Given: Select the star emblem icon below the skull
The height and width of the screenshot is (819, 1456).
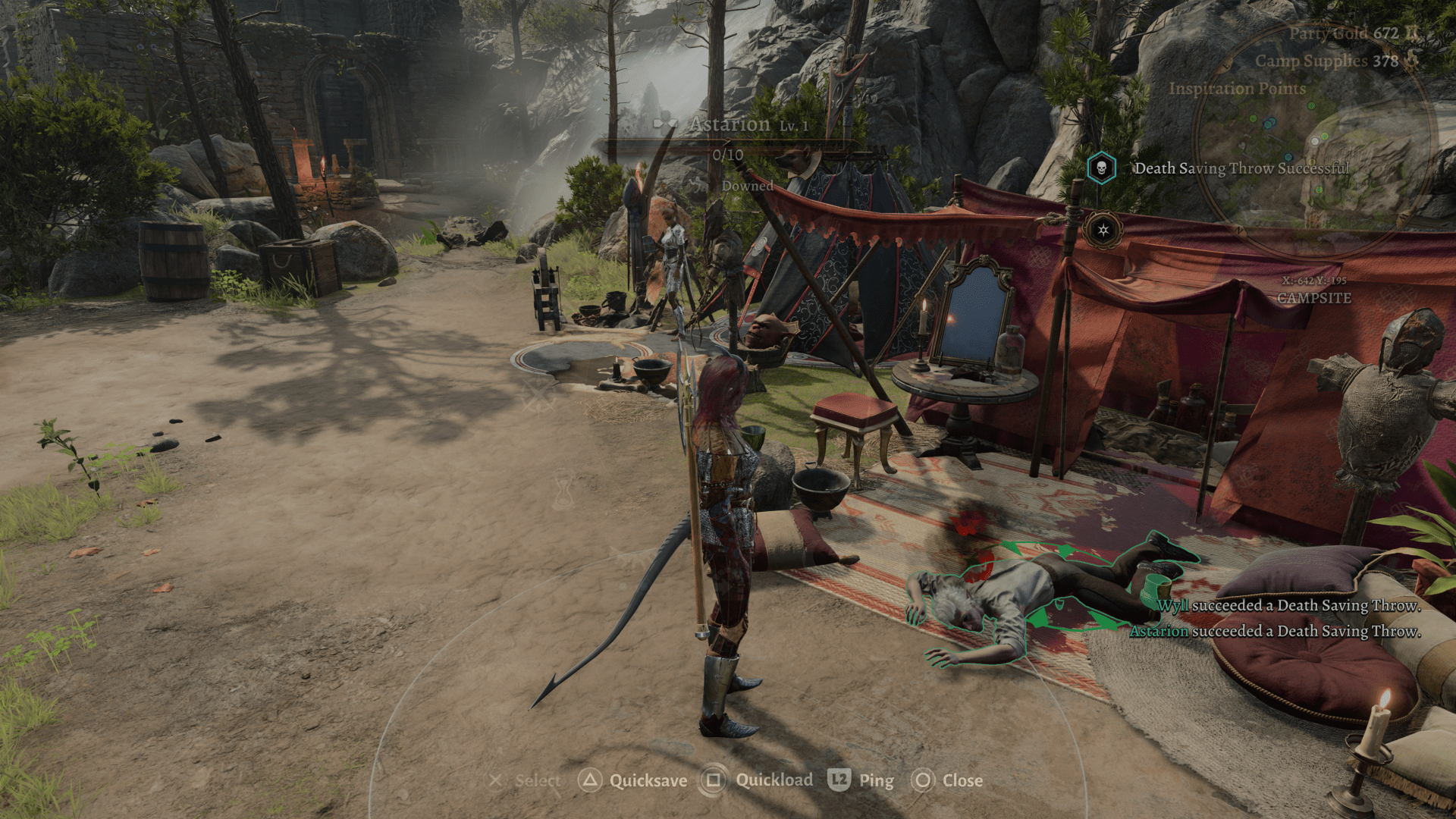Looking at the screenshot, I should pyautogui.click(x=1103, y=229).
